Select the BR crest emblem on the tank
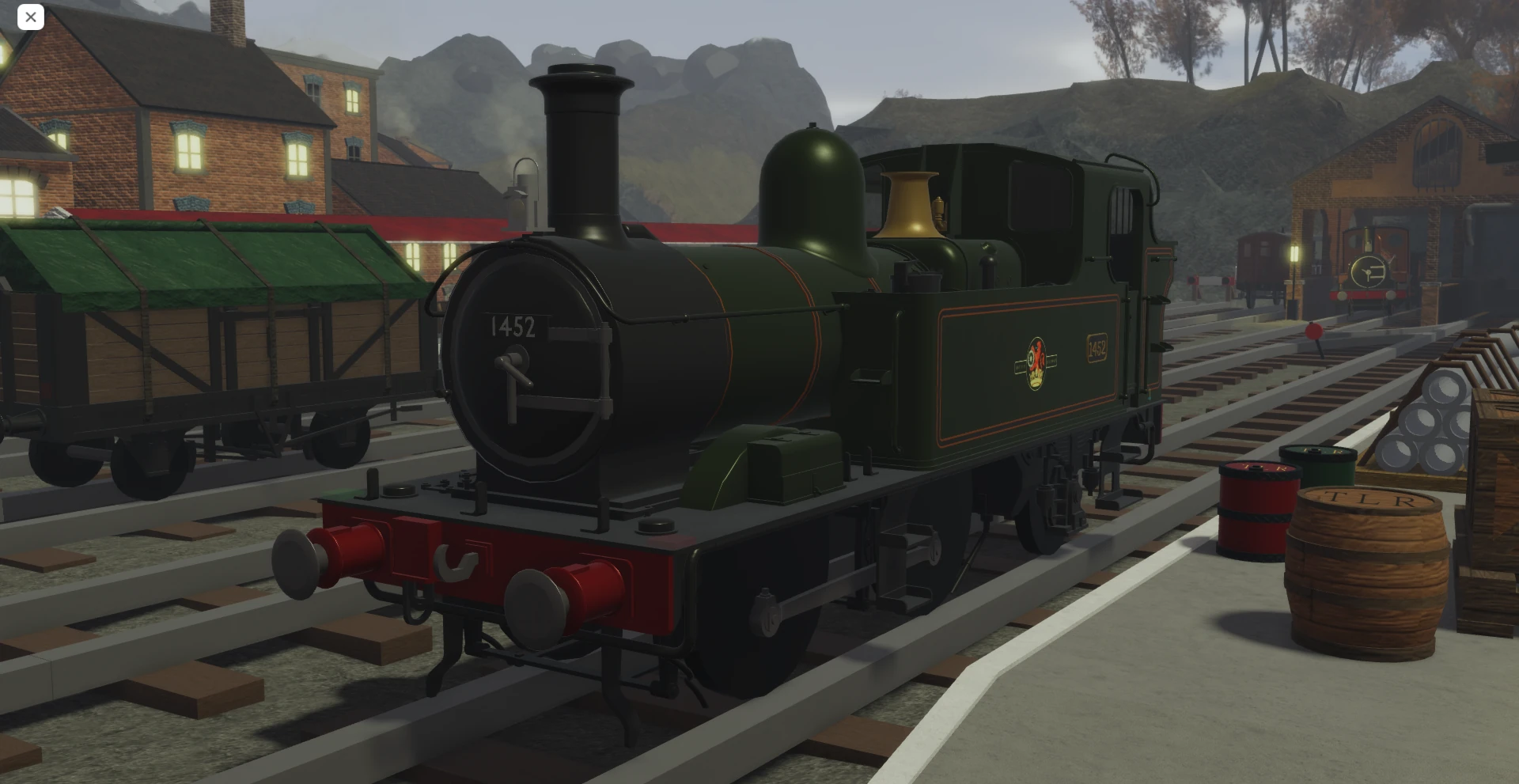1519x784 pixels. (x=1036, y=360)
